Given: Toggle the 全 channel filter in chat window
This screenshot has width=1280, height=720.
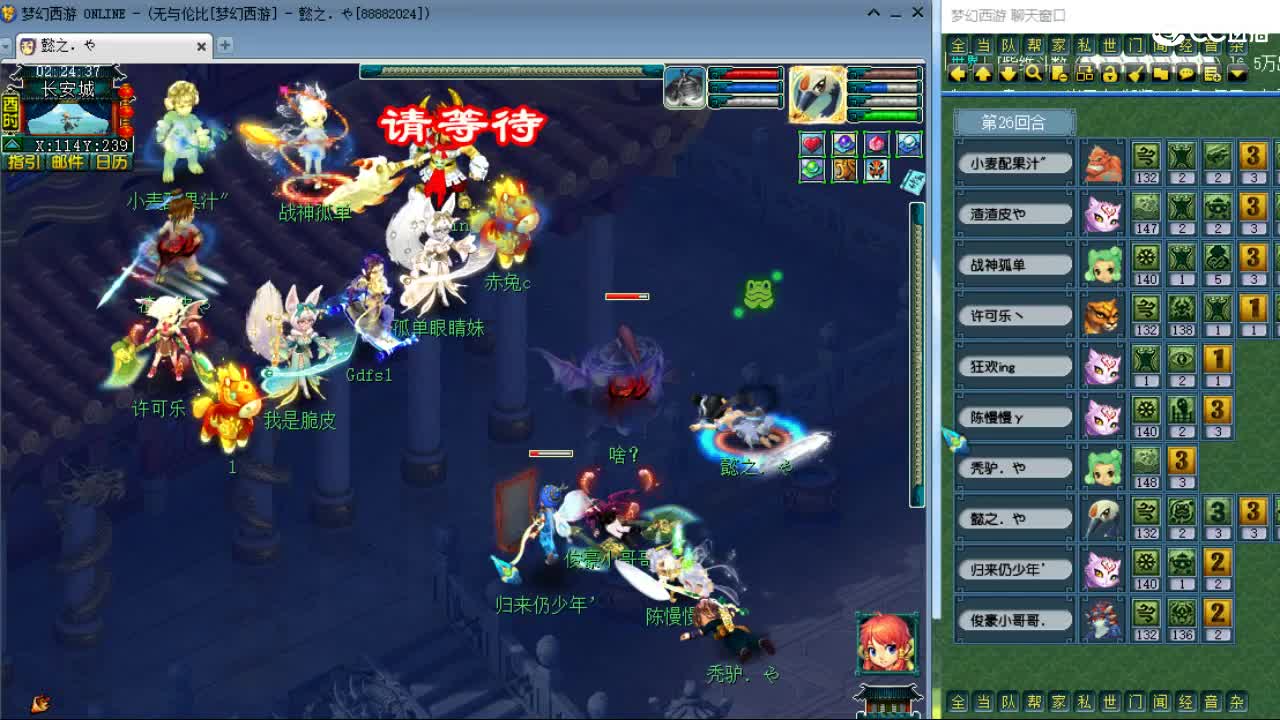Looking at the screenshot, I should pos(957,45).
